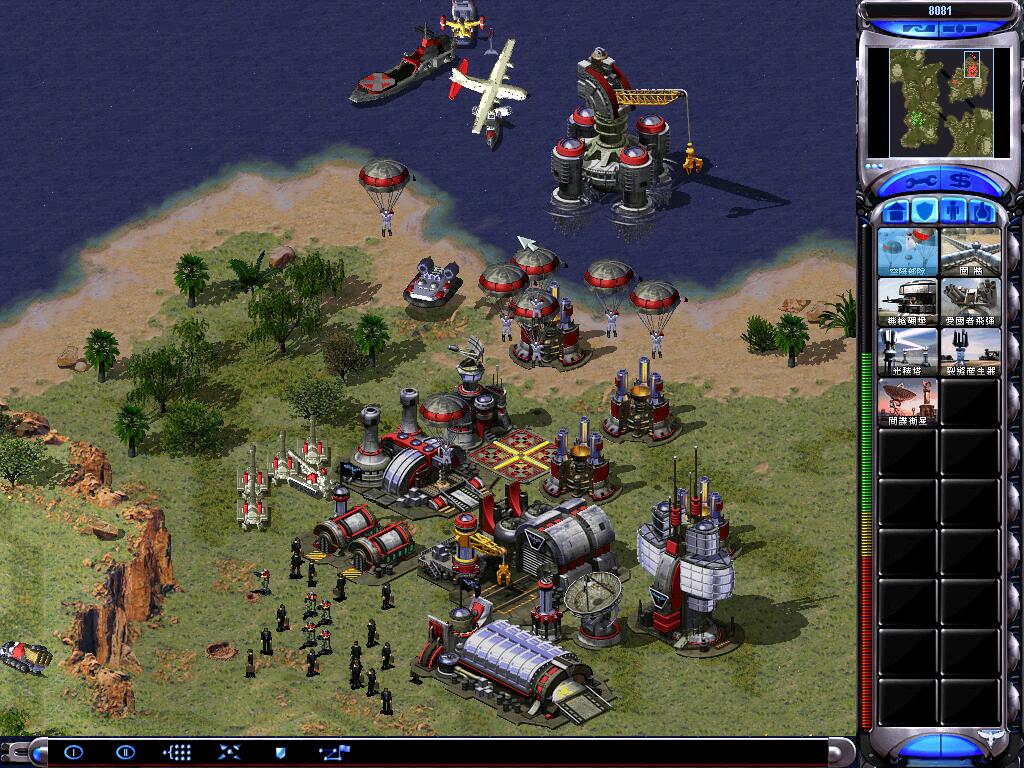Build a Wall (围墙) segment
1024x768 pixels.
(970, 252)
